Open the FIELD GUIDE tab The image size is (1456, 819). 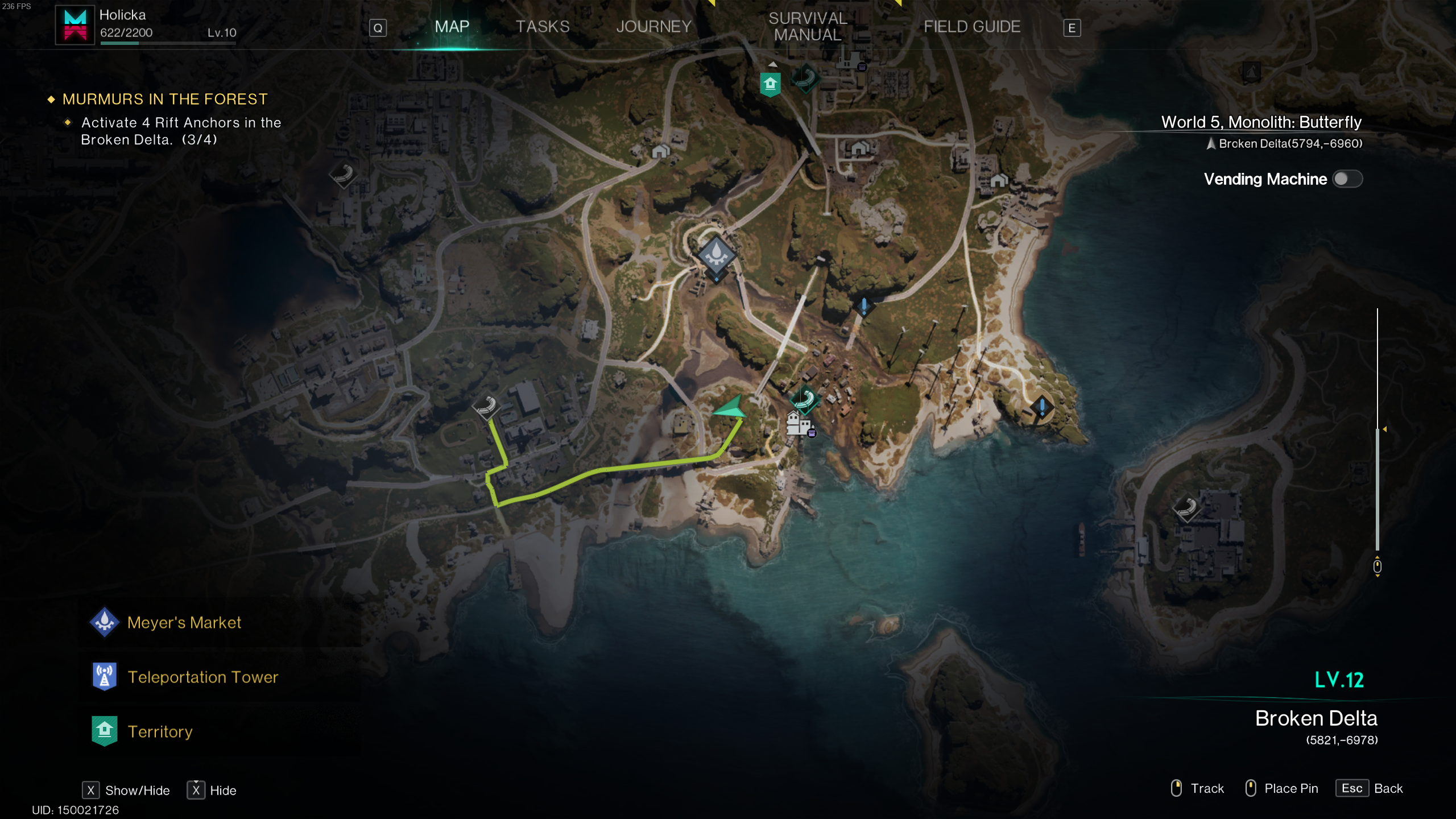pyautogui.click(x=972, y=27)
